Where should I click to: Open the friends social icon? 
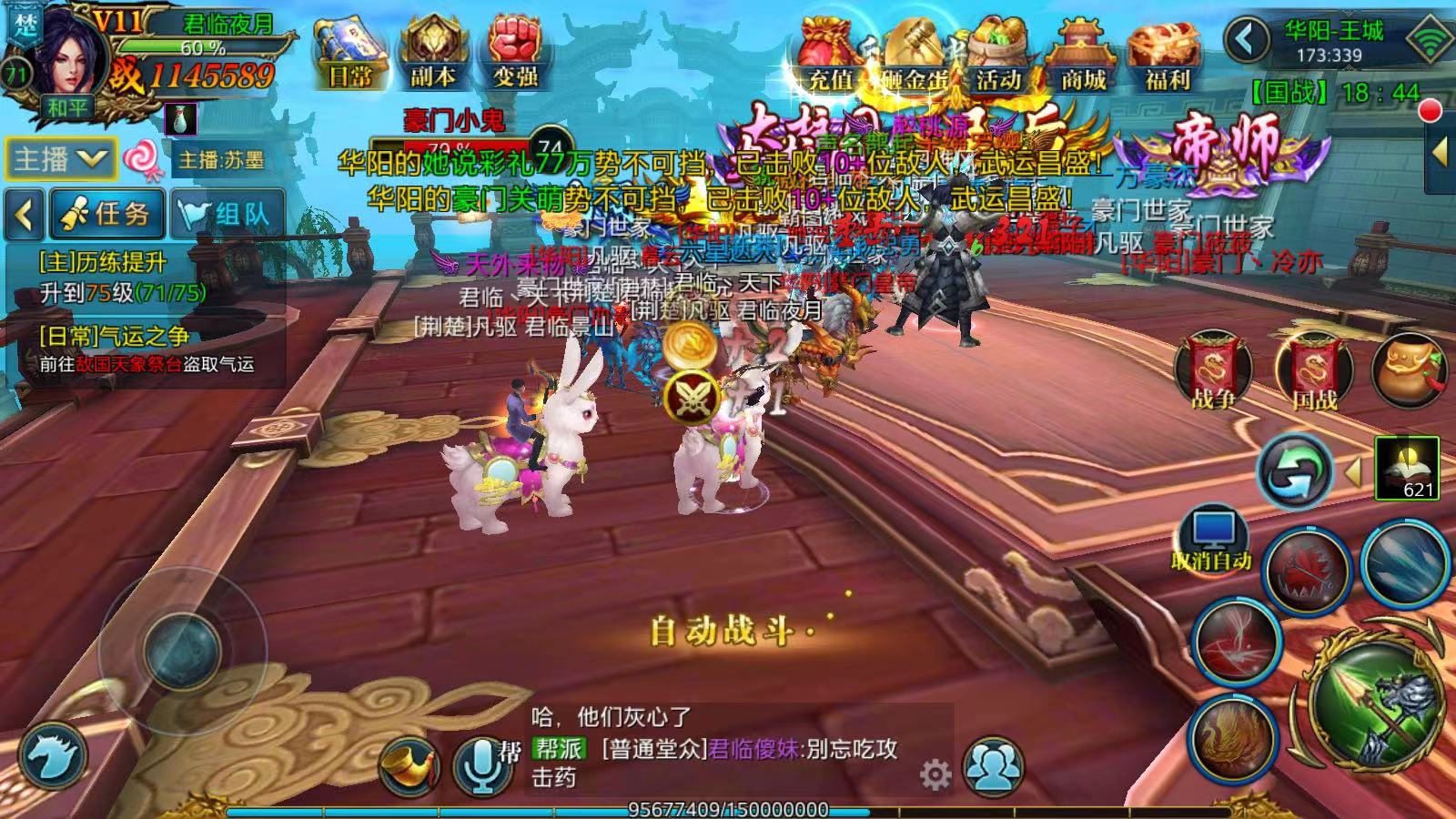tap(992, 766)
